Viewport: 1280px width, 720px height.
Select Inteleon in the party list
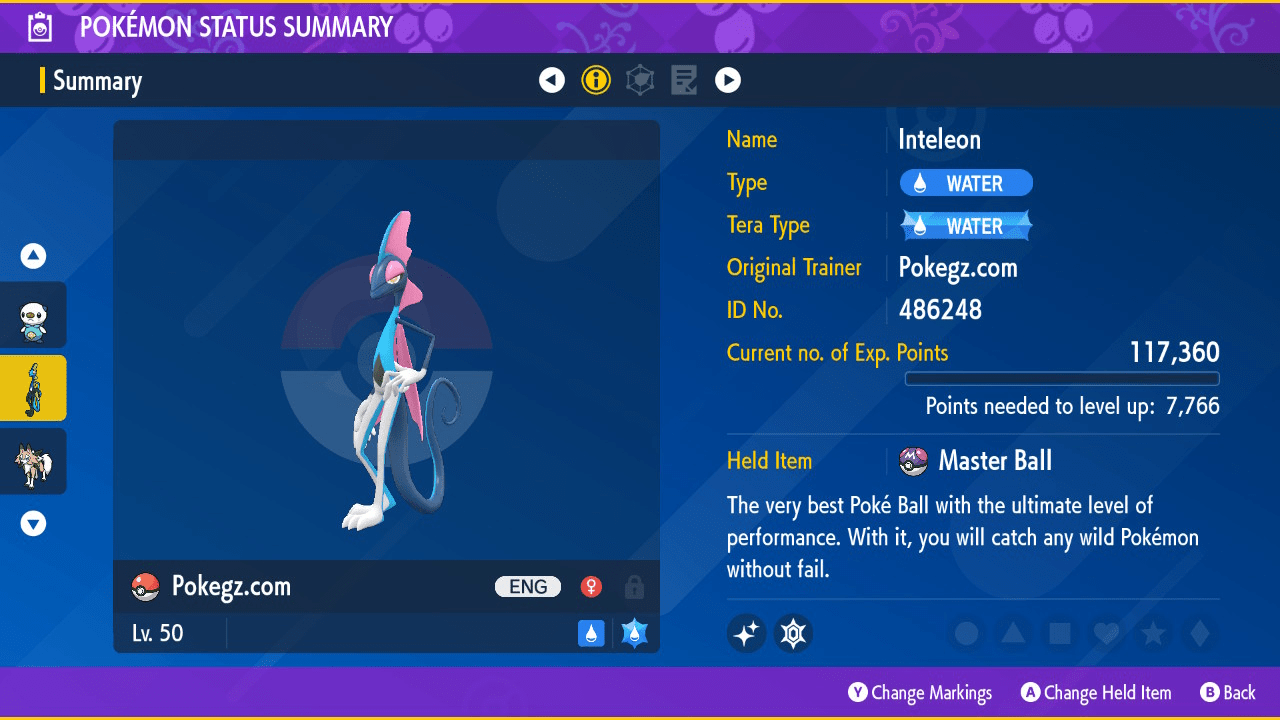pos(34,388)
